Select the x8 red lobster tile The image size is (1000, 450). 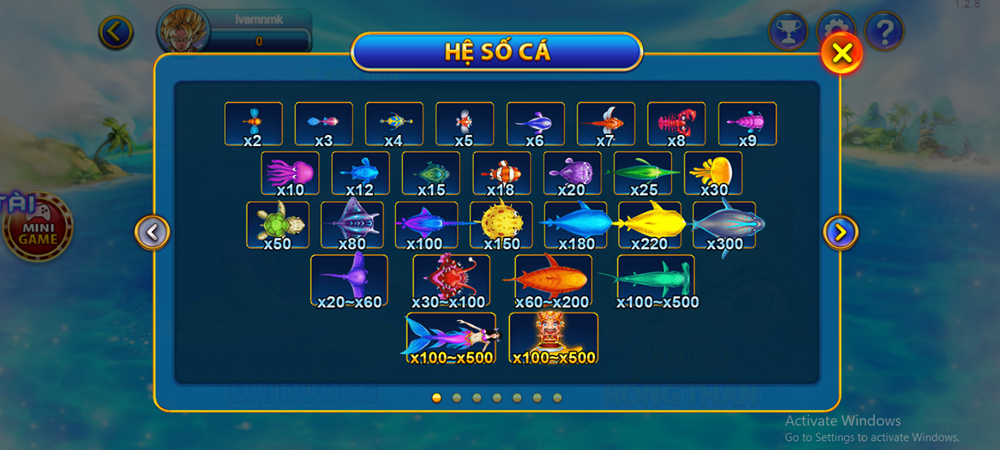pos(676,124)
